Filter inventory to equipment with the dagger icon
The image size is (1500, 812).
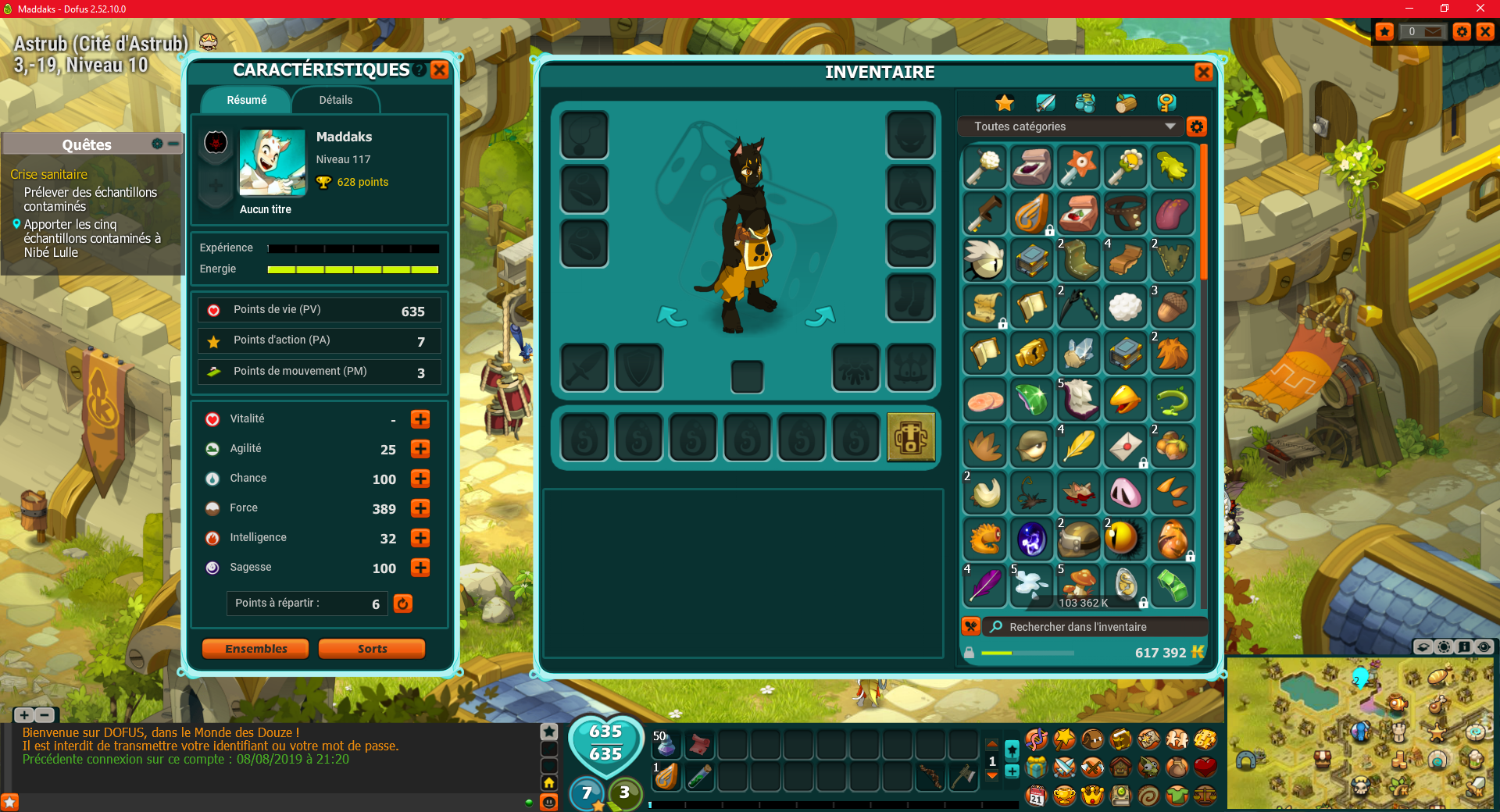[x=1045, y=102]
